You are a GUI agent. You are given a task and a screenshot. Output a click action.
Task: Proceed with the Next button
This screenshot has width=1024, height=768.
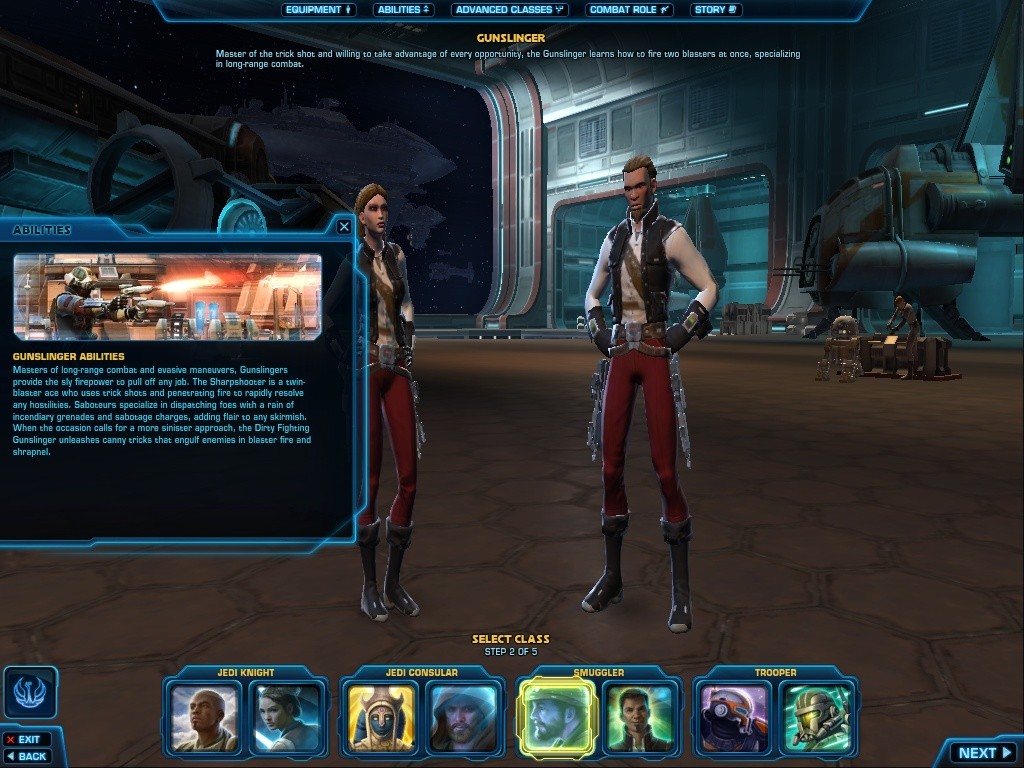click(985, 753)
